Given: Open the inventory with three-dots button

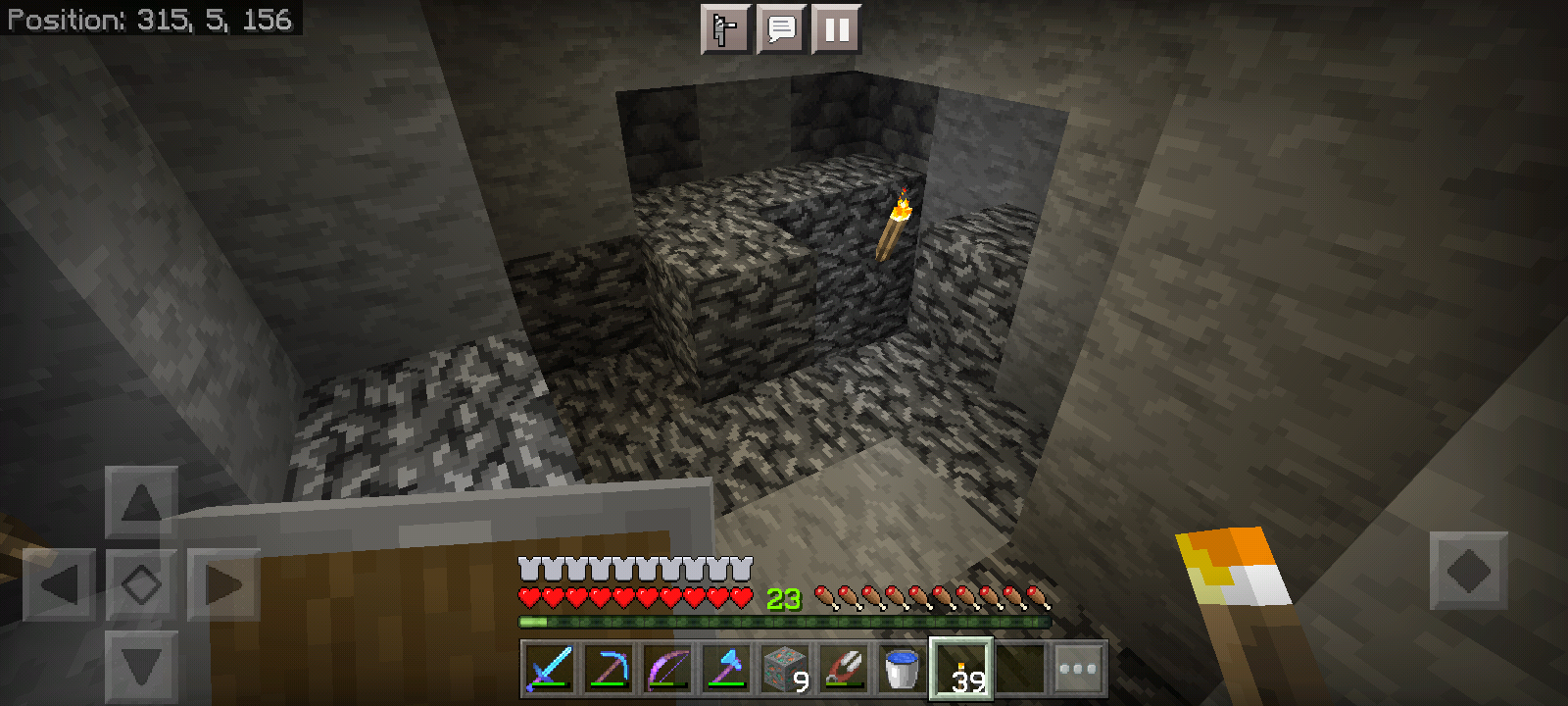Looking at the screenshot, I should [x=1078, y=670].
